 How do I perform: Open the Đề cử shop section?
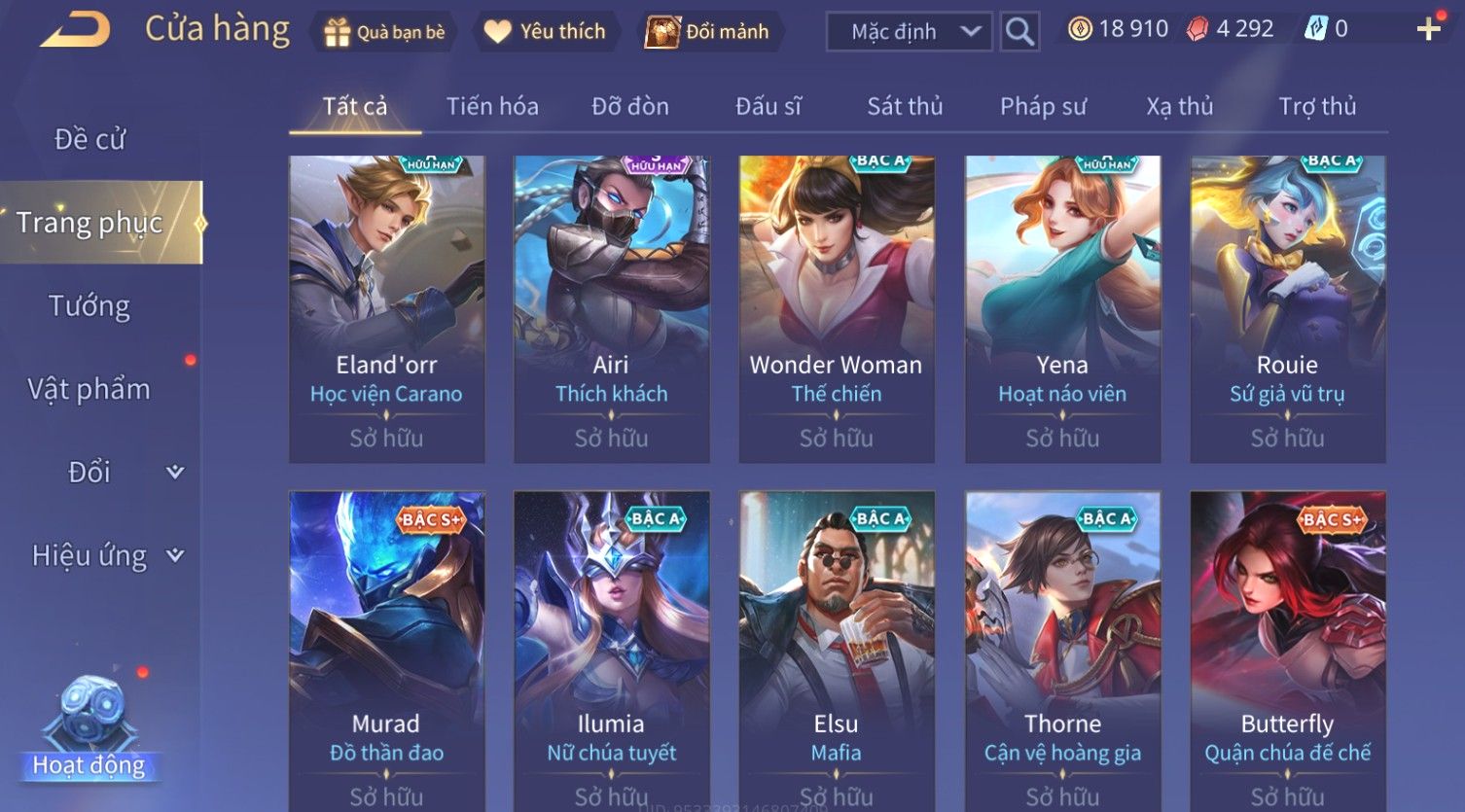coord(89,139)
